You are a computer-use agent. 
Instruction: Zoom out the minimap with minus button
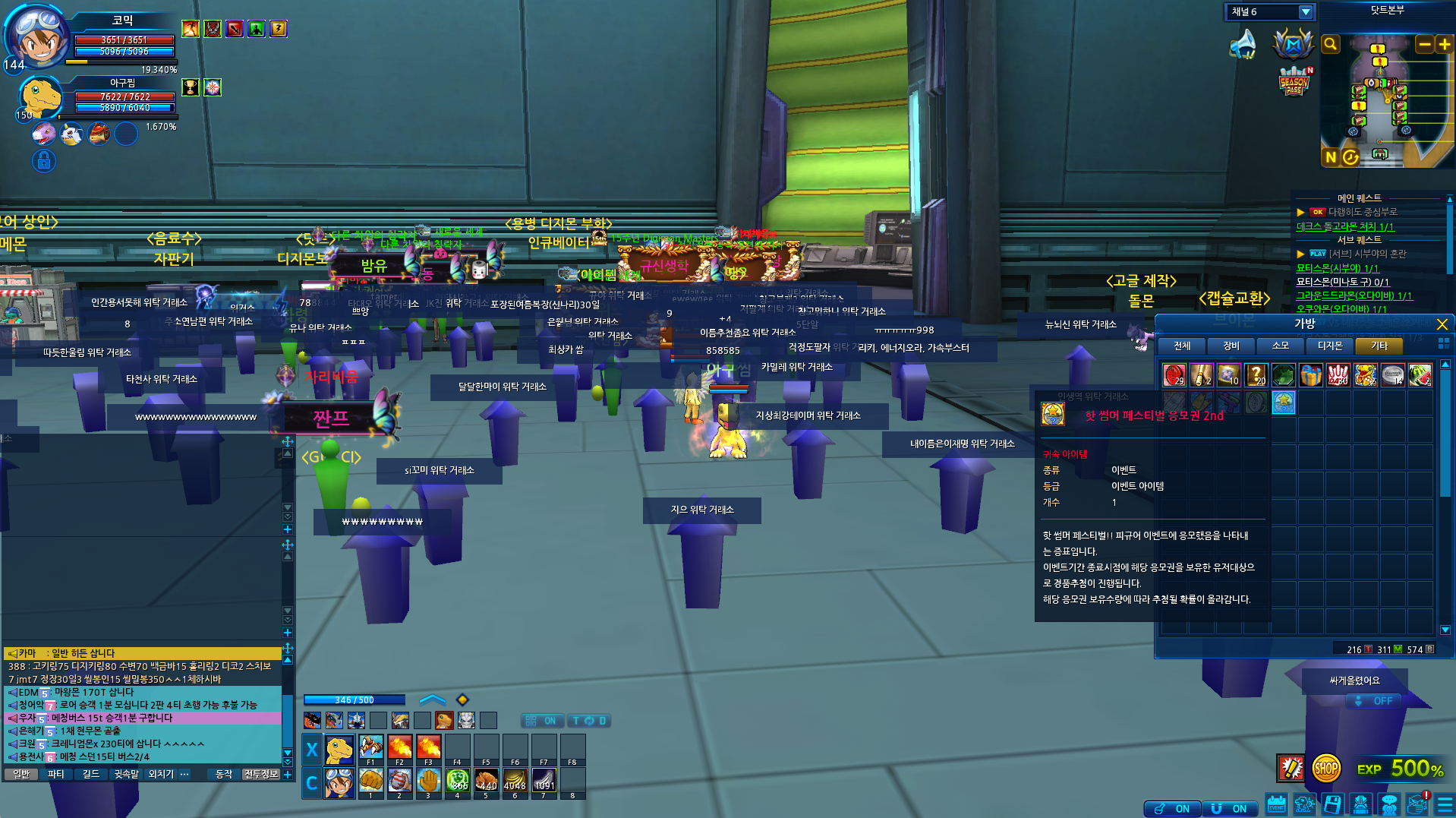[1424, 45]
